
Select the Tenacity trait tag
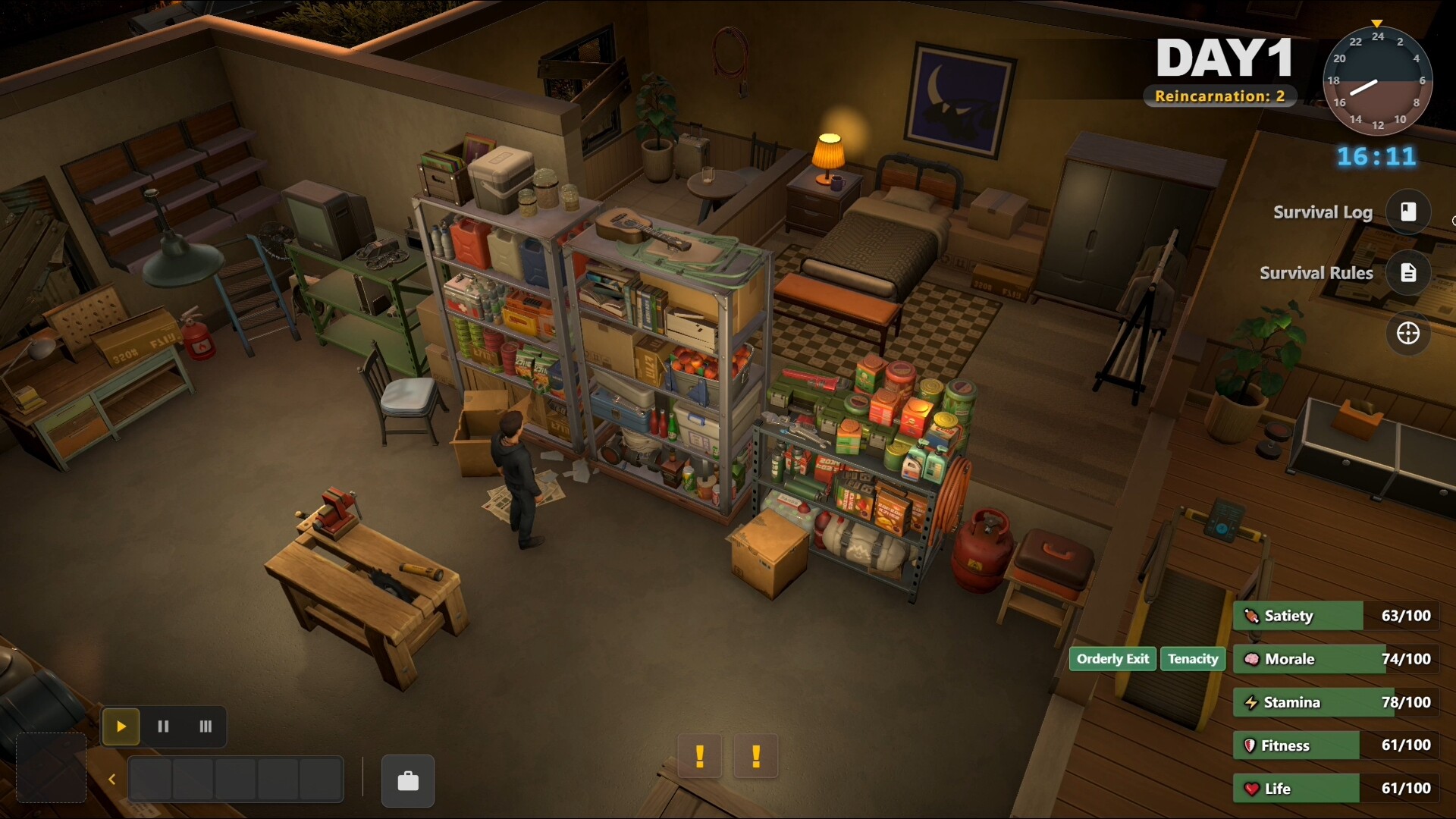coord(1193,659)
